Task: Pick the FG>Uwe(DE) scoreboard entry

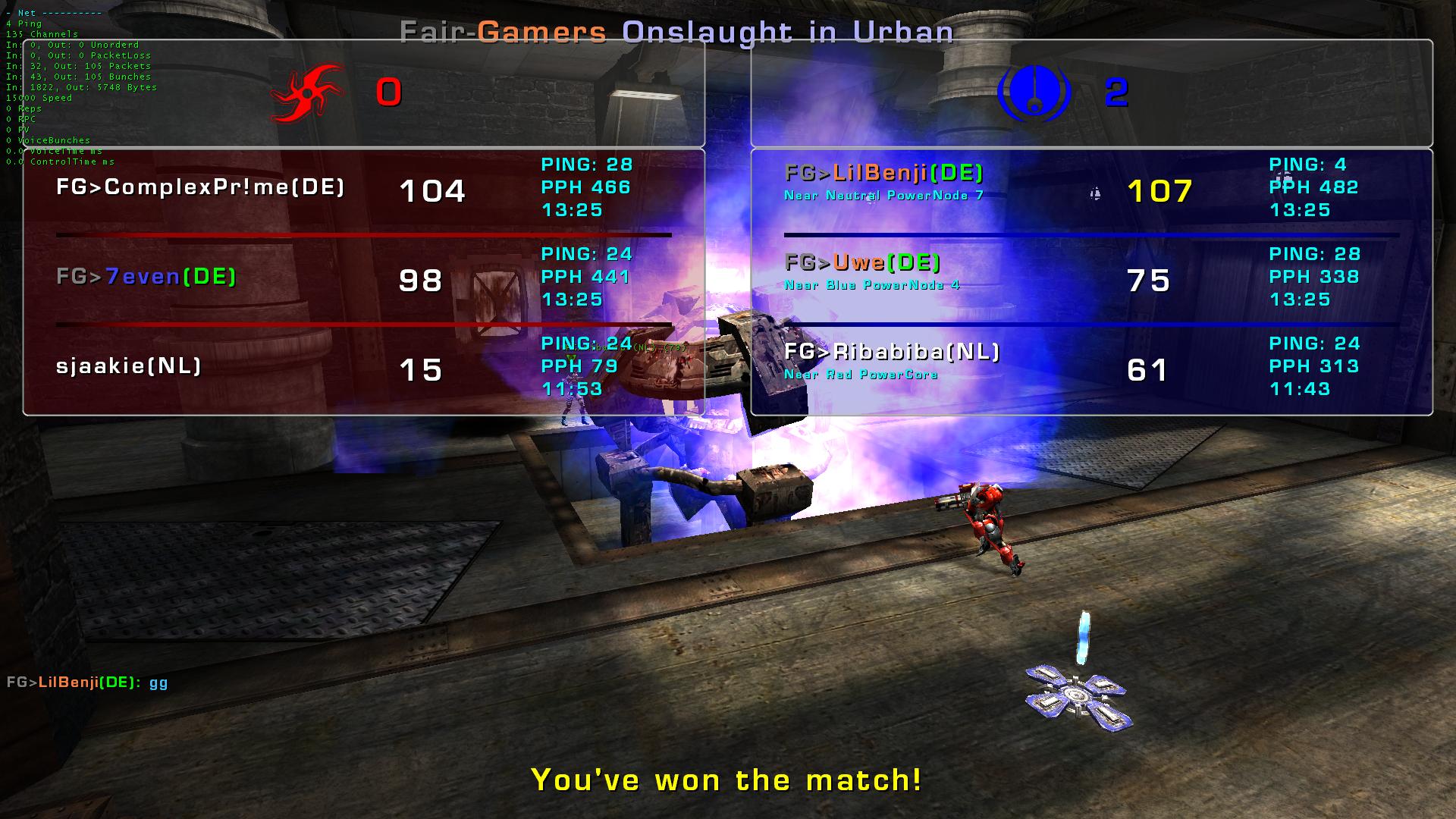Action: click(862, 263)
